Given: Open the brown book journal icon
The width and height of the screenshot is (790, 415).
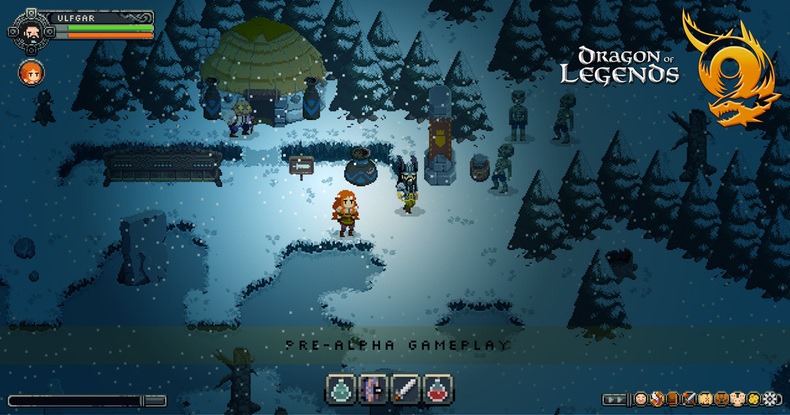Looking at the screenshot, I should [x=673, y=399].
